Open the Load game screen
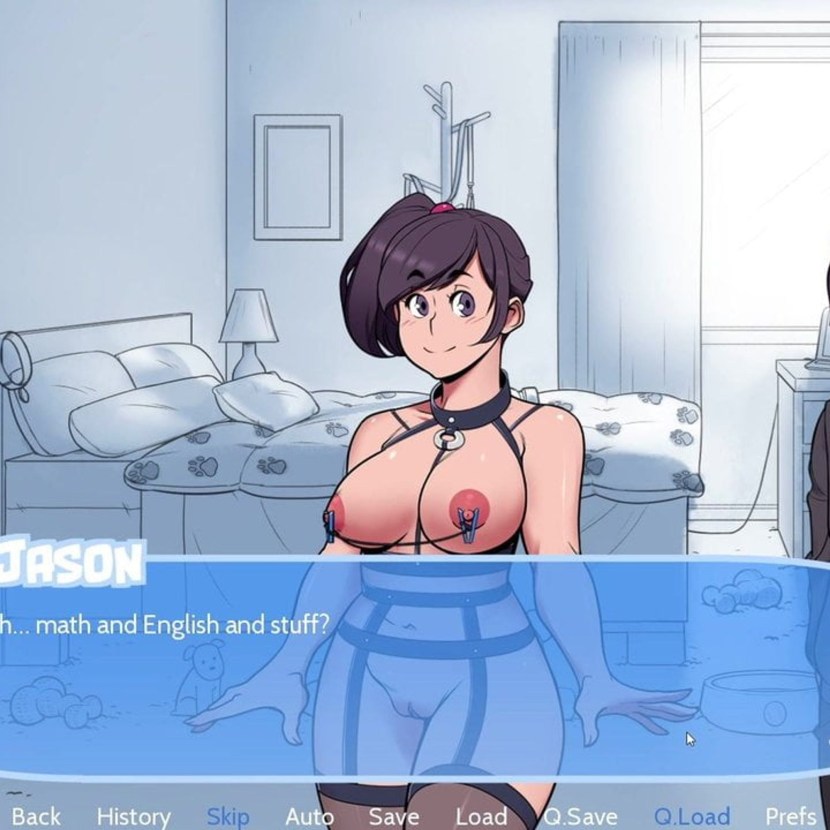 (481, 816)
